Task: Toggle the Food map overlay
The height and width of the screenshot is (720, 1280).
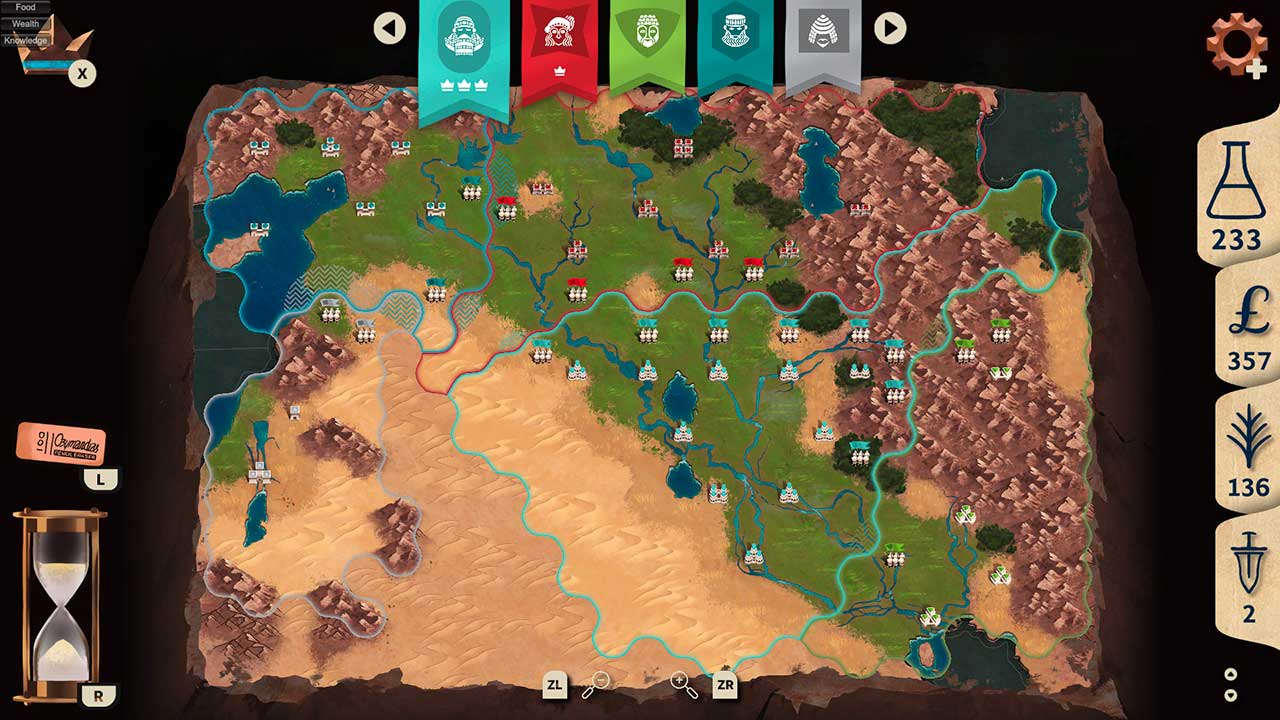Action: click(25, 6)
